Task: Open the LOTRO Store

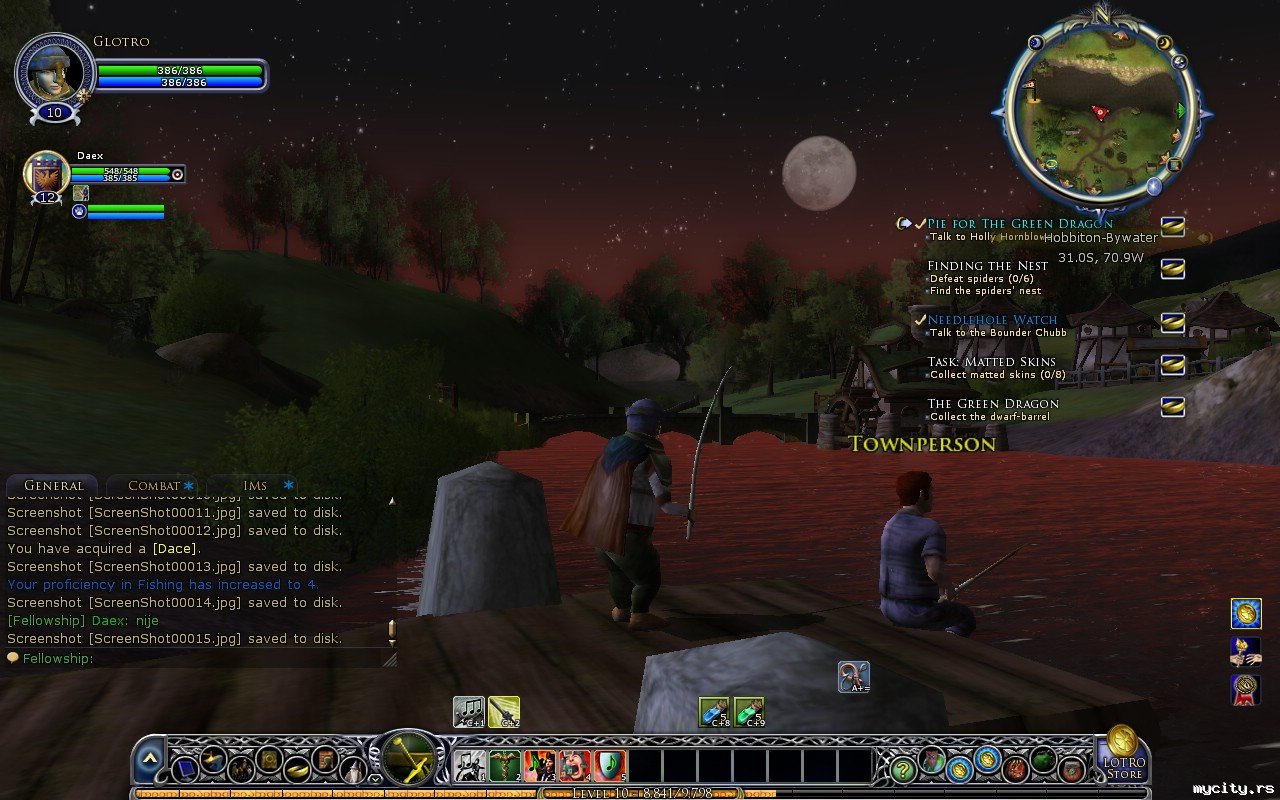Action: click(x=1123, y=755)
